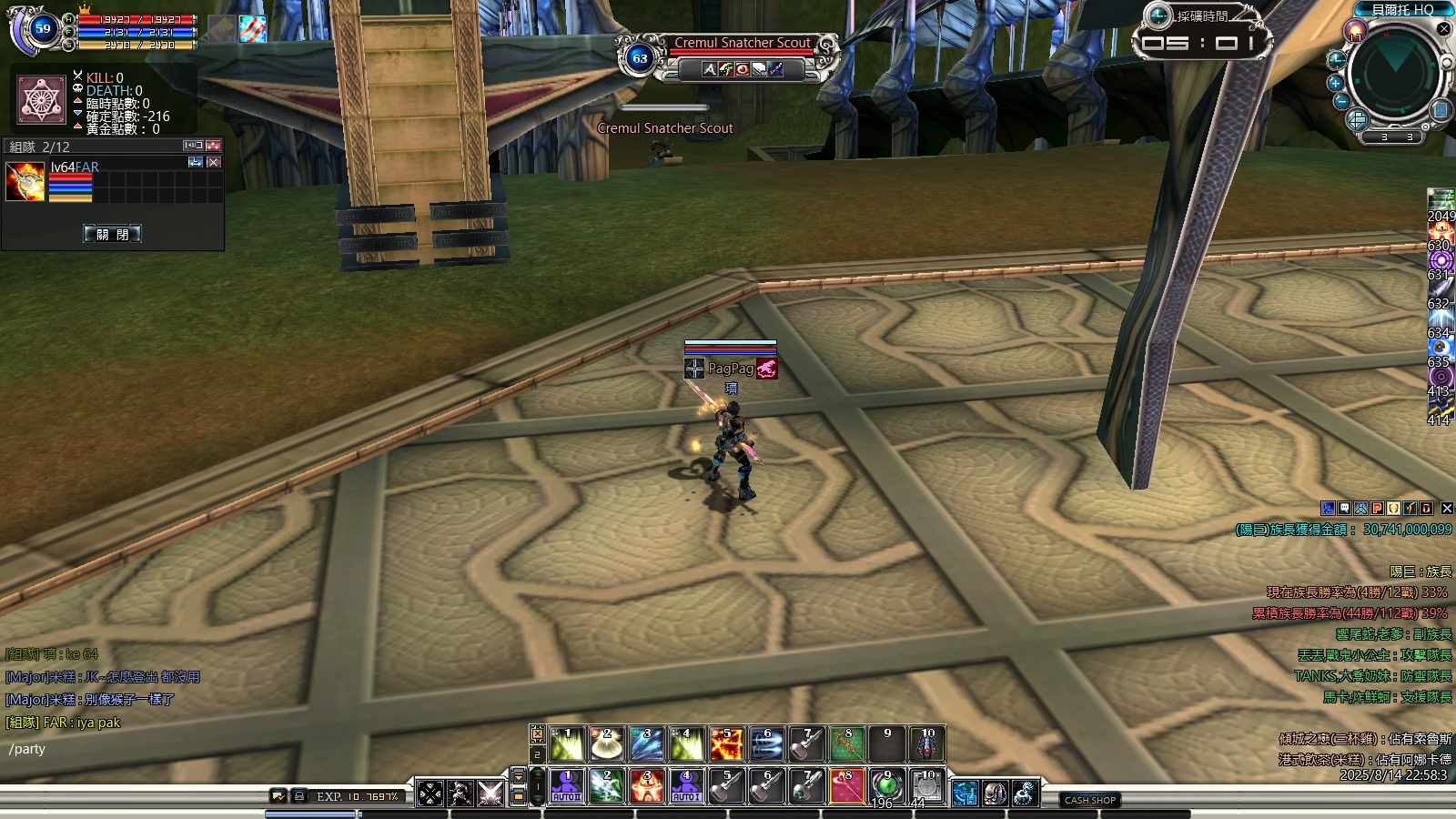
Task: Open the CASH SHOP
Action: point(1089,800)
